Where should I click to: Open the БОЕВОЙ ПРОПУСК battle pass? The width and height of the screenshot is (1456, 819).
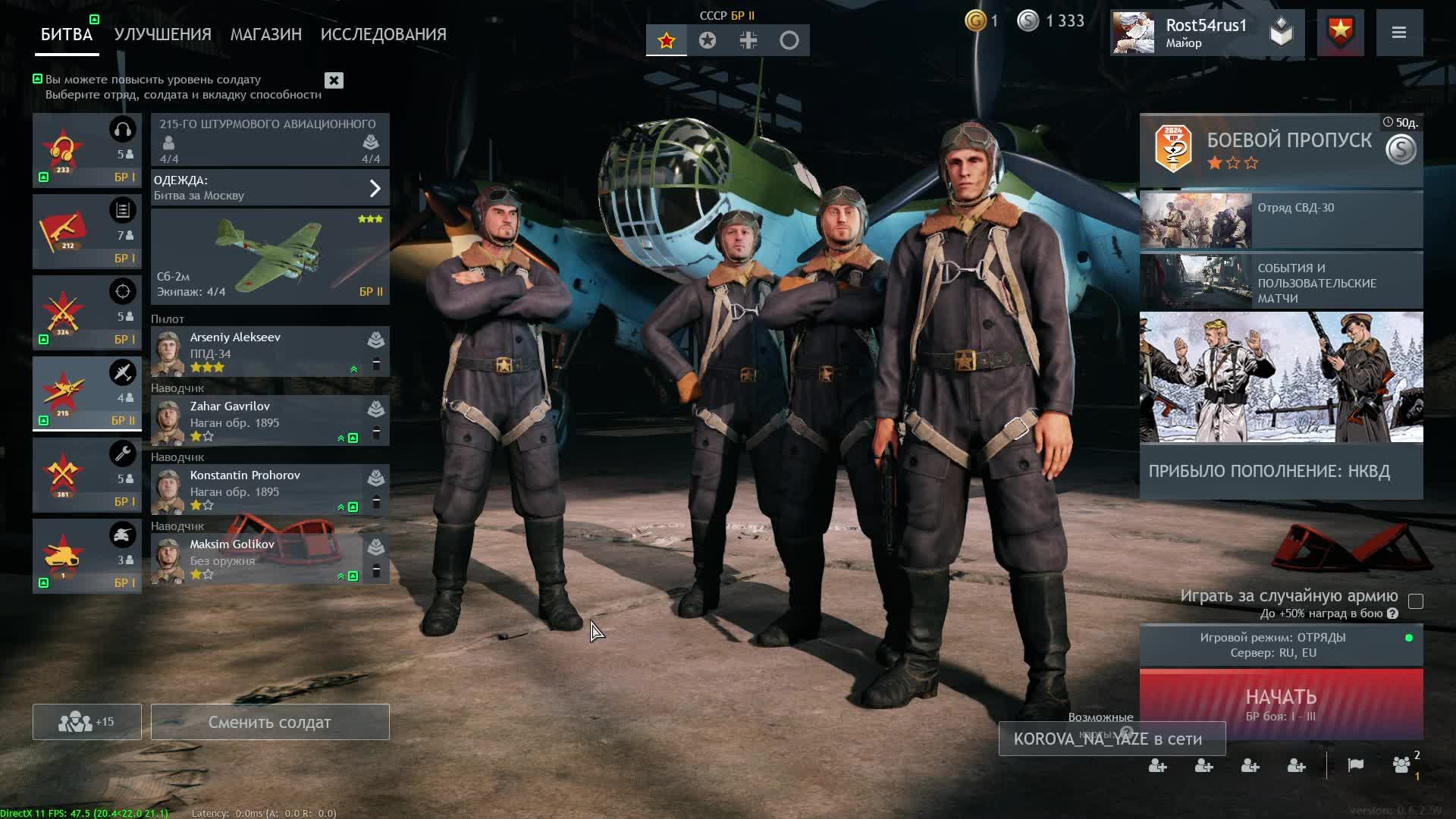tap(1280, 149)
